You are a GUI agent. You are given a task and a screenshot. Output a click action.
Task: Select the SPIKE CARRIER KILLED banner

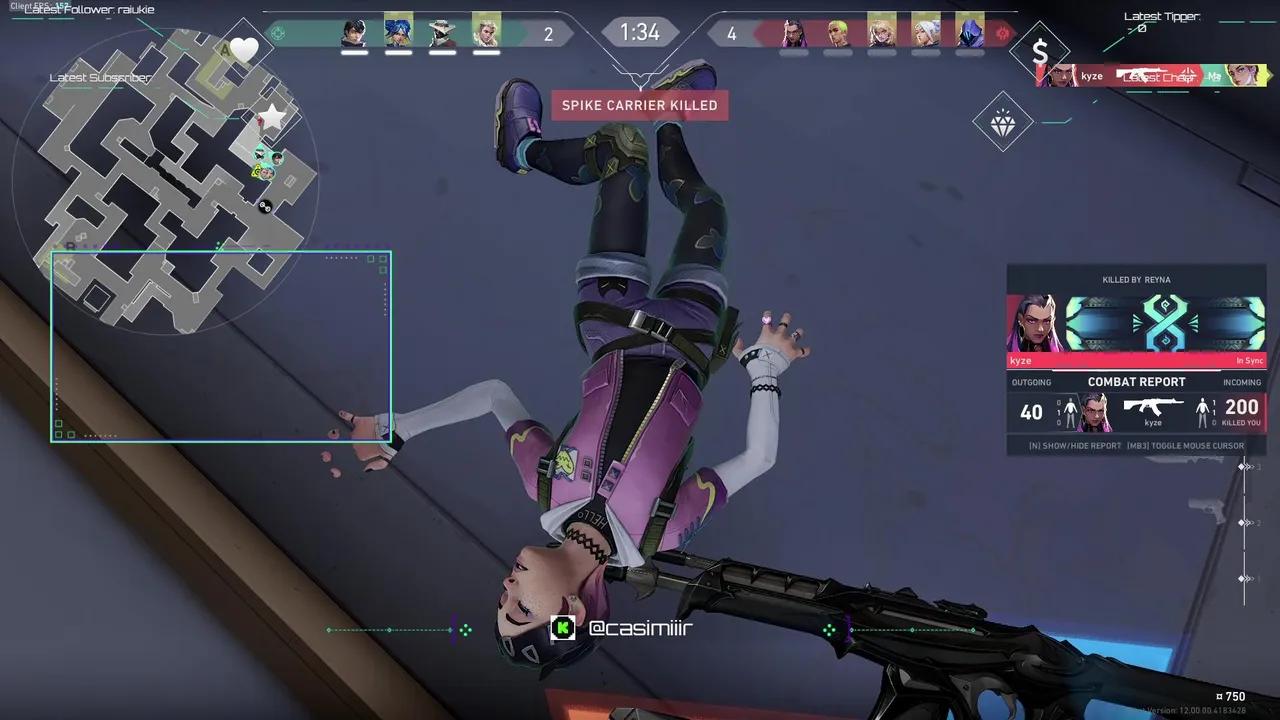(640, 105)
